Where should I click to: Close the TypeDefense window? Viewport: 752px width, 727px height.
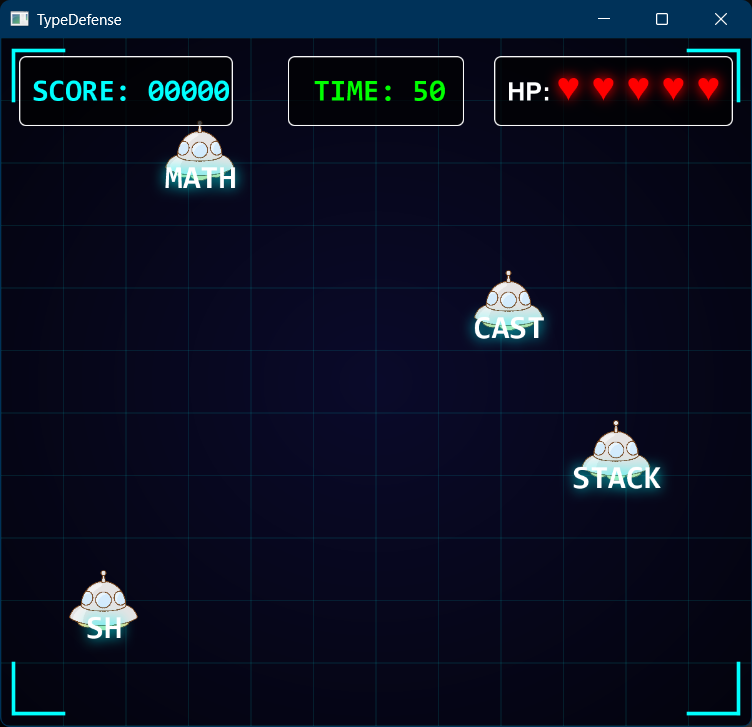coord(720,19)
